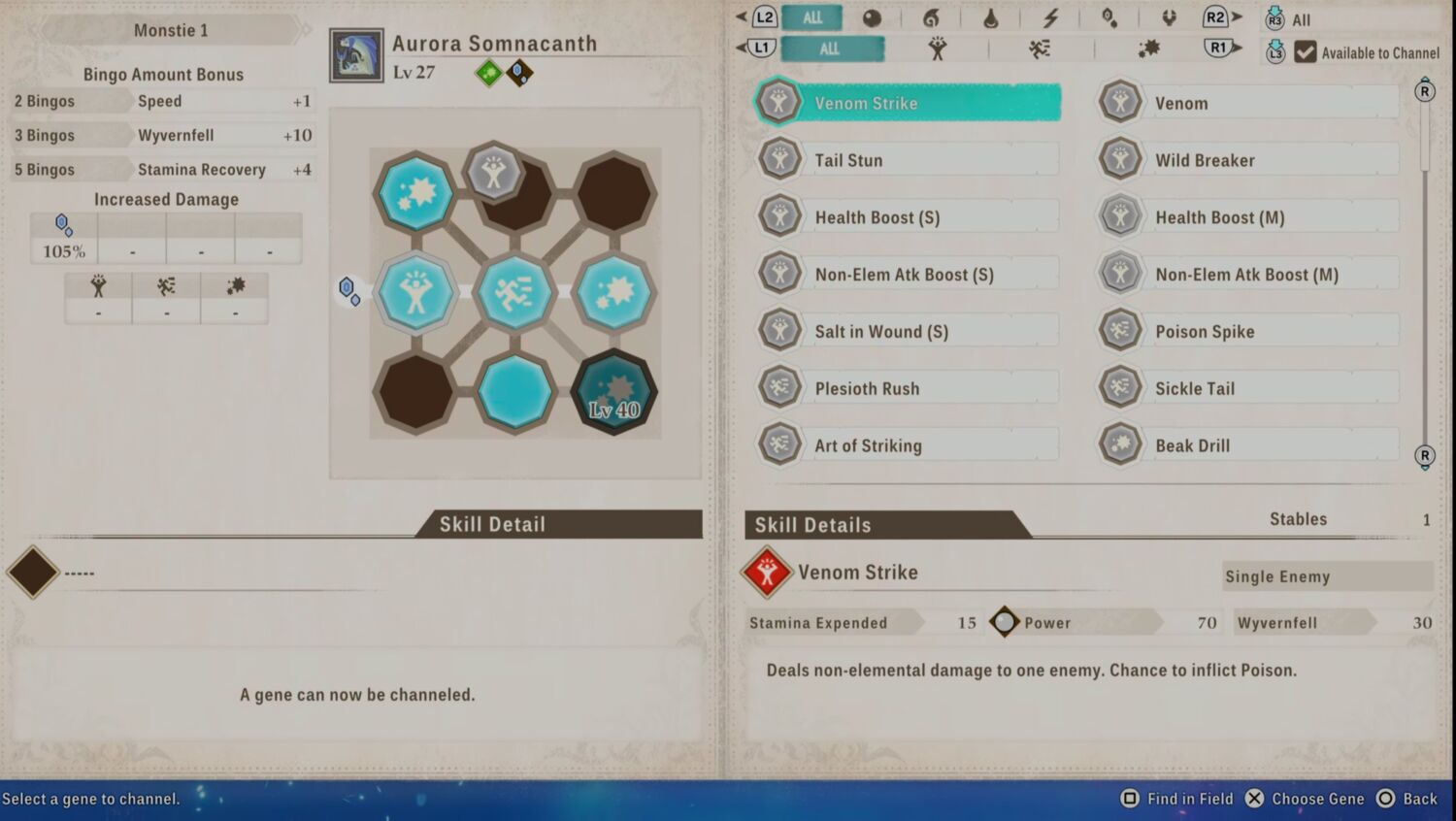
Task: Pick the Beak Drill gene
Action: (1248, 445)
